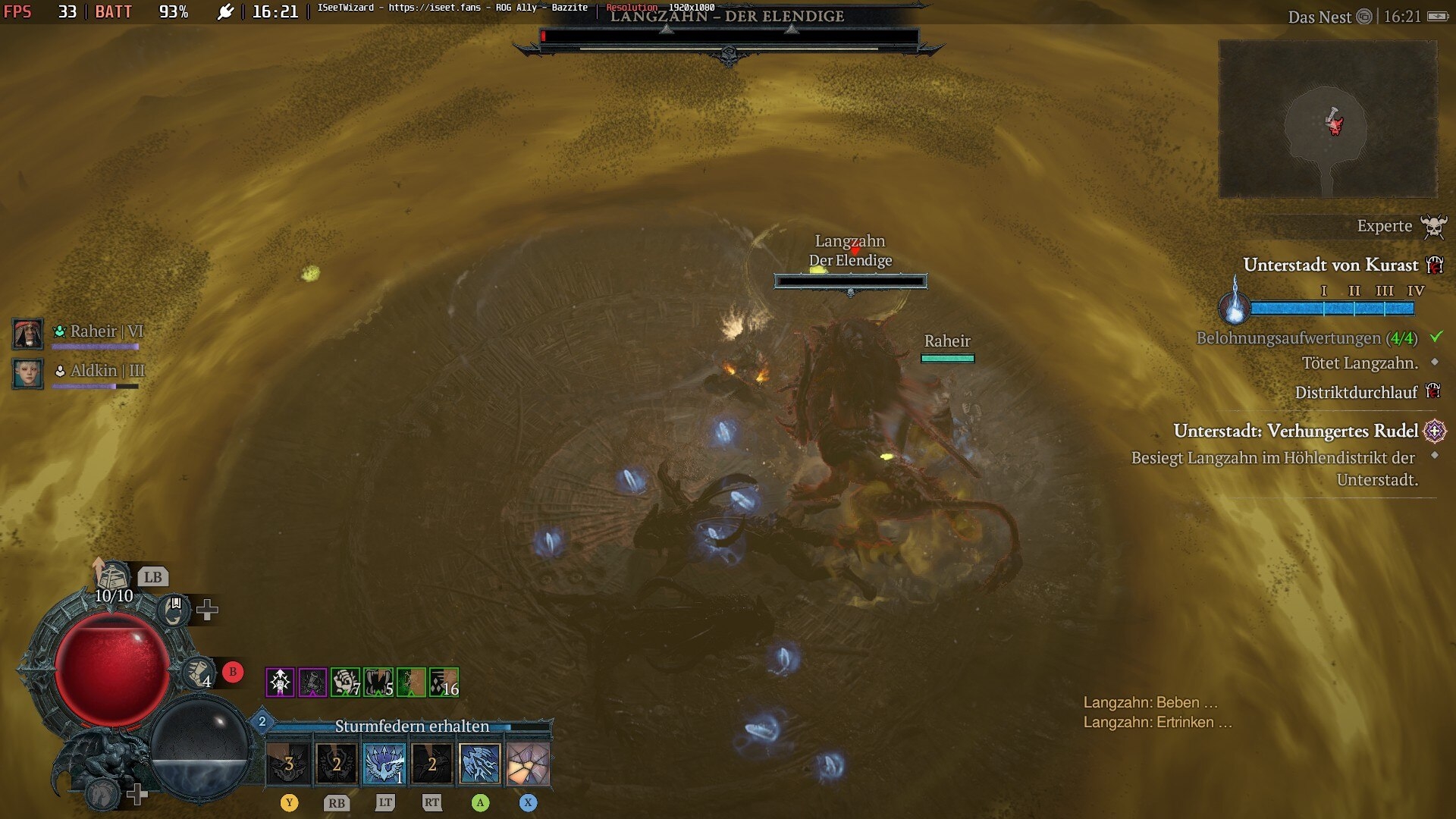Viewport: 1456px width, 819px height.
Task: Select the skill slot on cooldown showing 3
Action: (x=289, y=763)
